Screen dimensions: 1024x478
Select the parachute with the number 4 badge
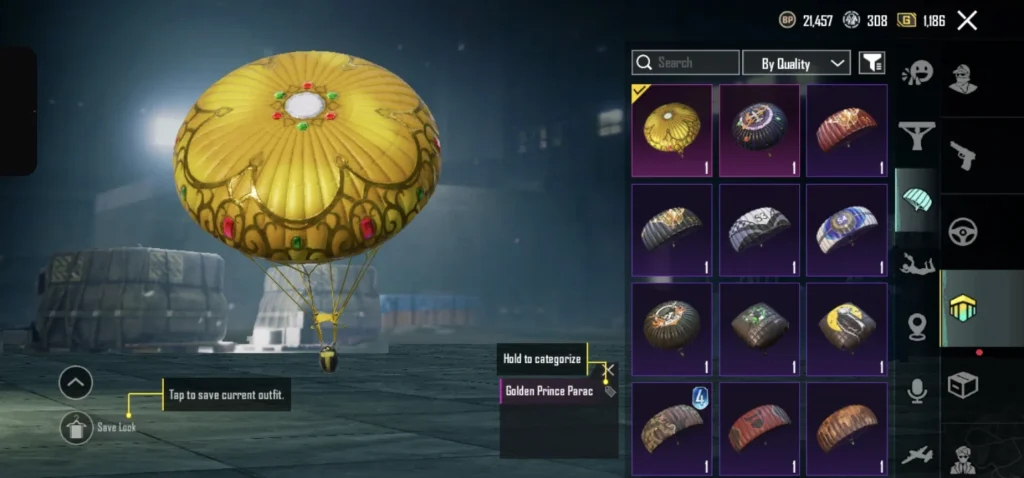(x=672, y=428)
